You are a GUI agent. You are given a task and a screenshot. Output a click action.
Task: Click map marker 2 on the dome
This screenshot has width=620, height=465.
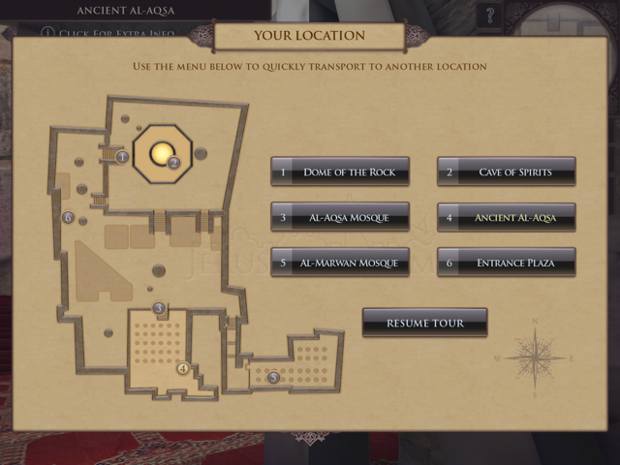coord(173,162)
